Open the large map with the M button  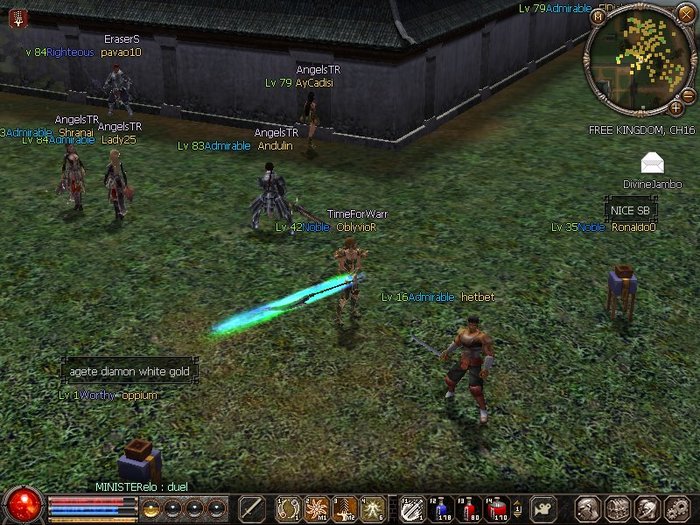coord(598,17)
